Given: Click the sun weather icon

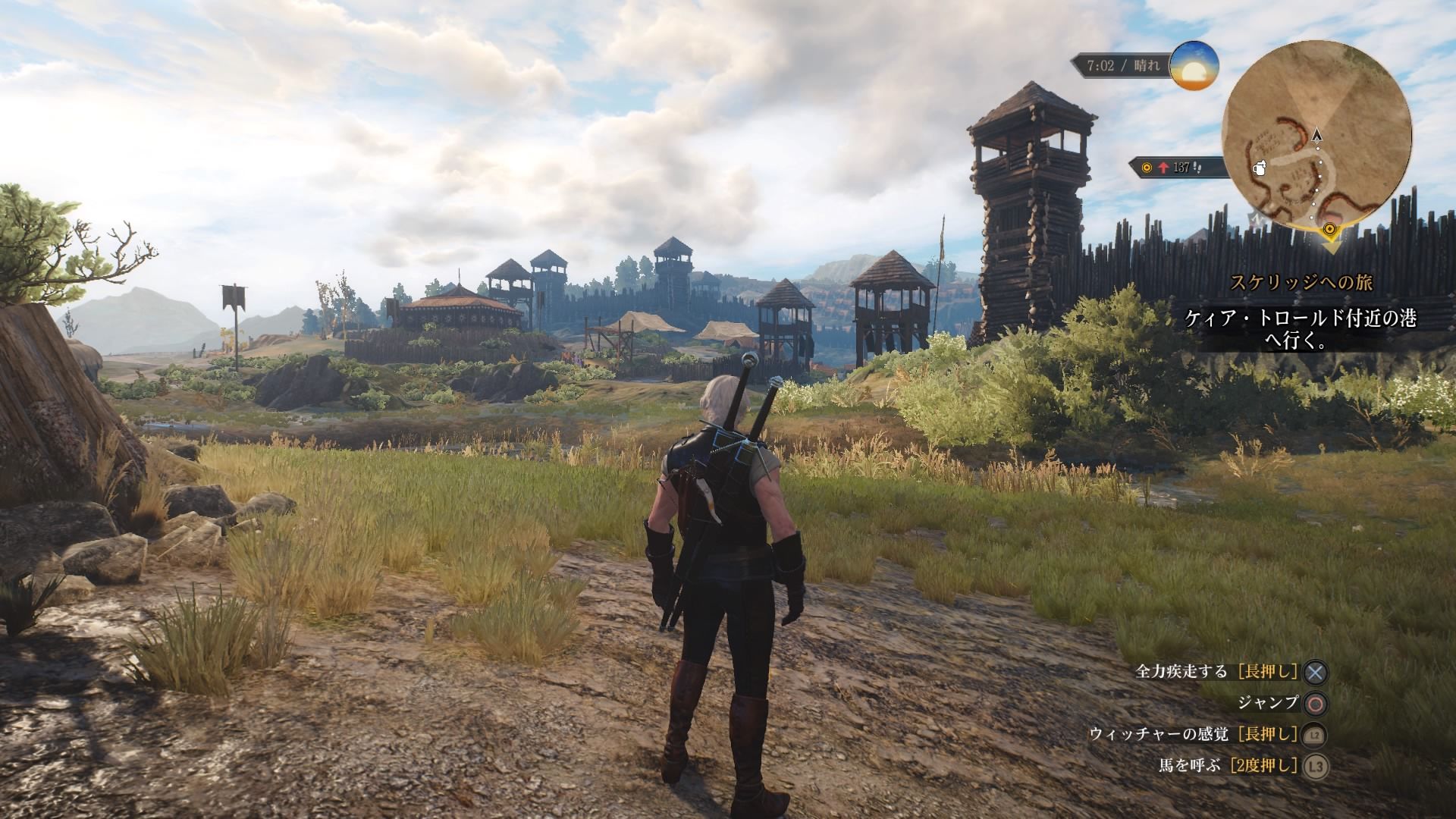Looking at the screenshot, I should coord(1194,66).
